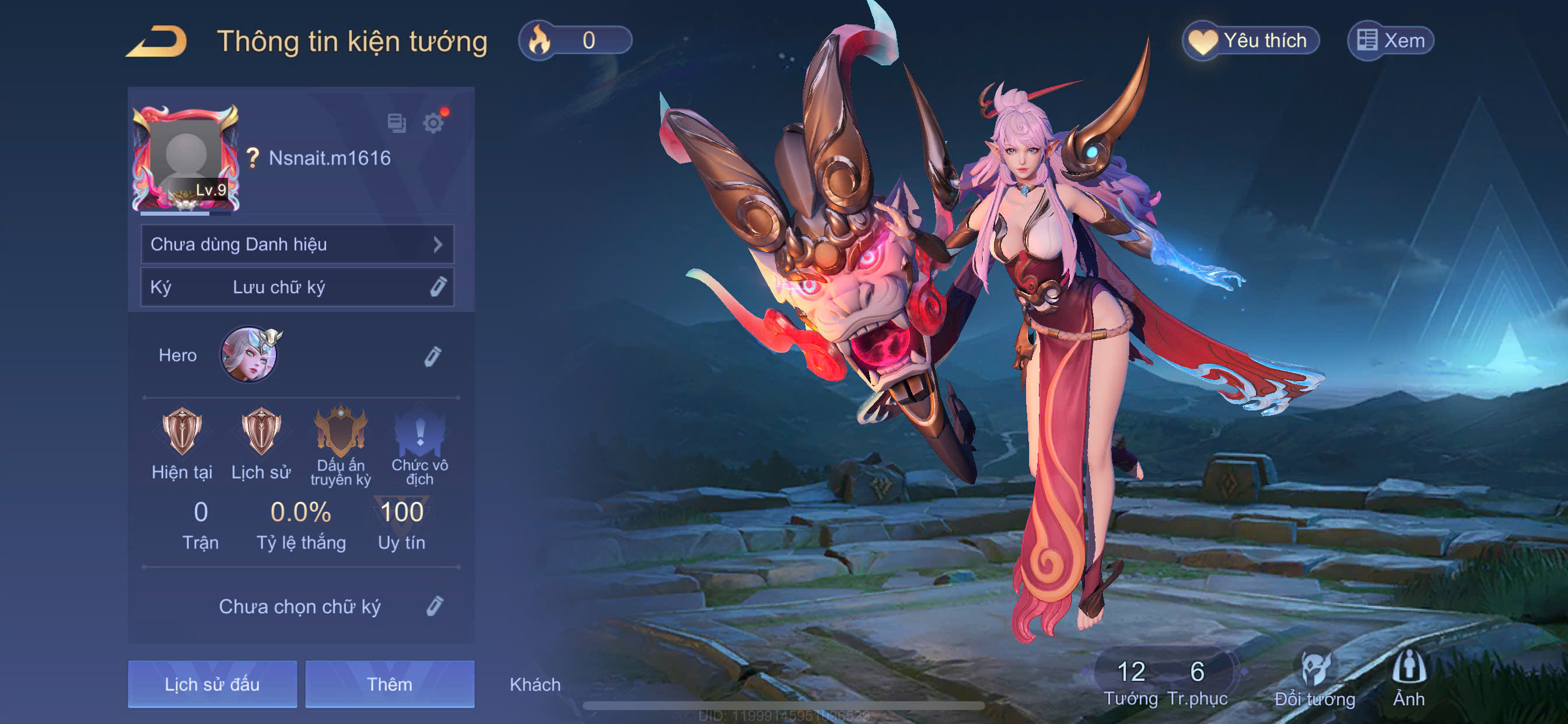This screenshot has height=724, width=1568.
Task: Switch to the Thêm tab
Action: [390, 684]
